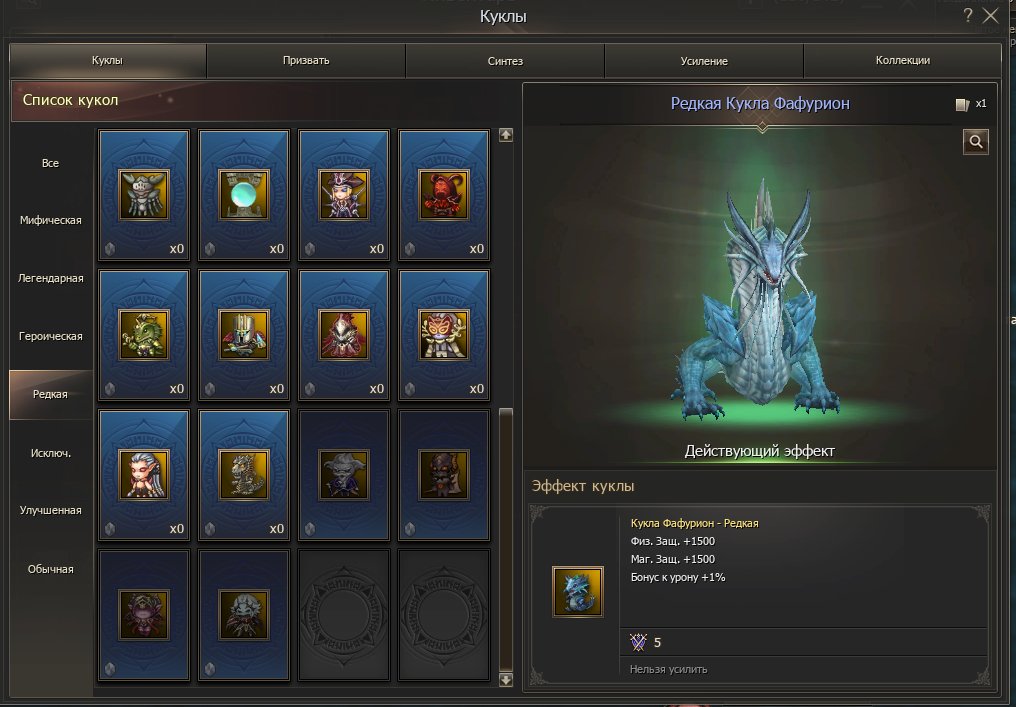Viewport: 1016px width, 707px height.
Task: Filter doll list by Все
Action: tap(51, 162)
